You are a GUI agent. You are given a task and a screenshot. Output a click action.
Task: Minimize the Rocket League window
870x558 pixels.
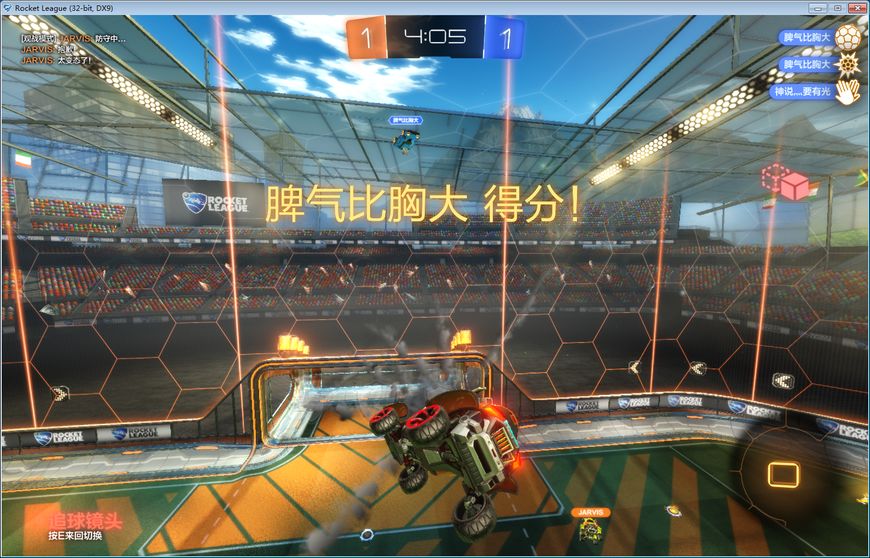point(816,7)
